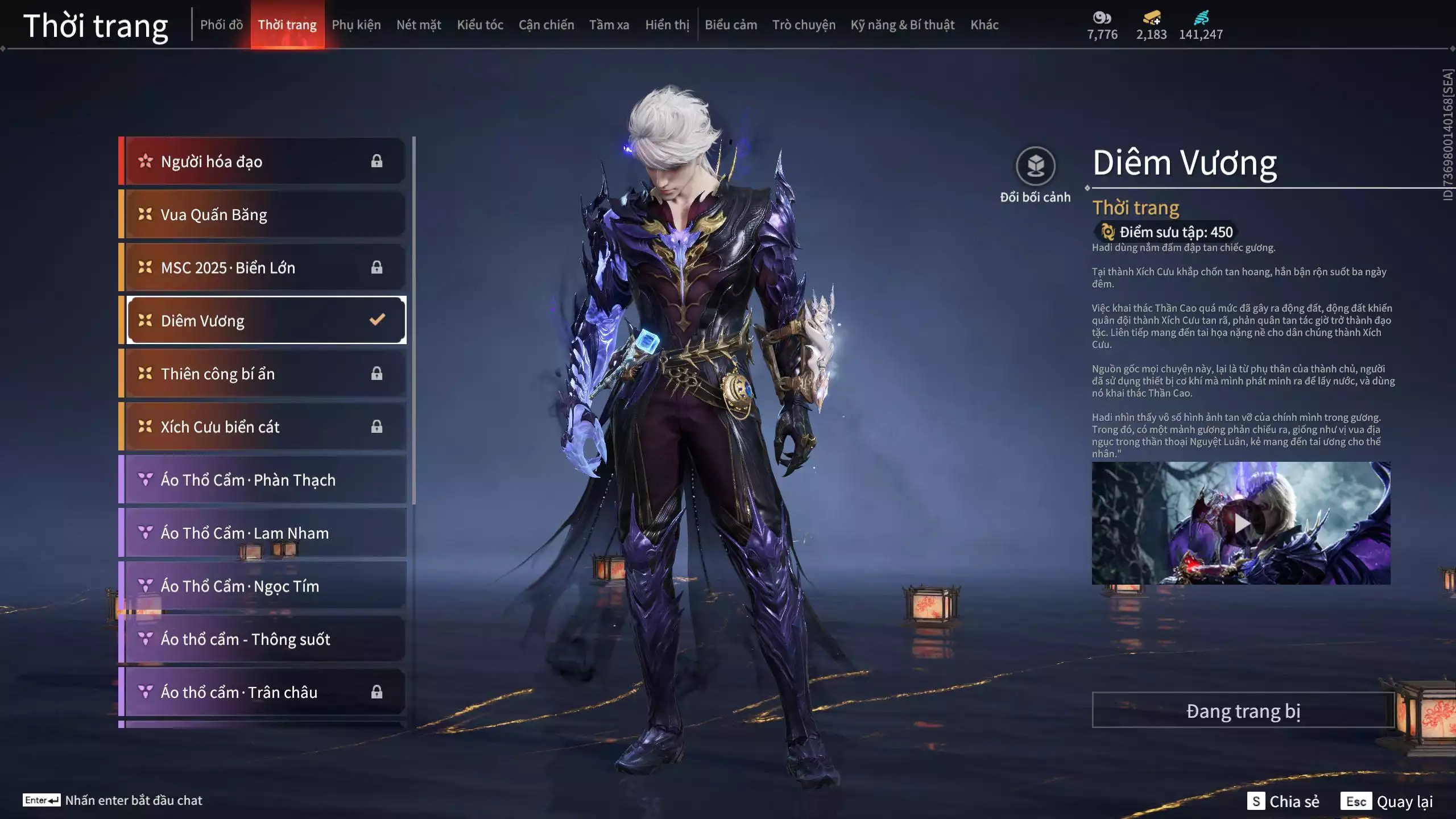Open the Phụ kiện tab
Image resolution: width=1456 pixels, height=819 pixels.
pos(356,25)
